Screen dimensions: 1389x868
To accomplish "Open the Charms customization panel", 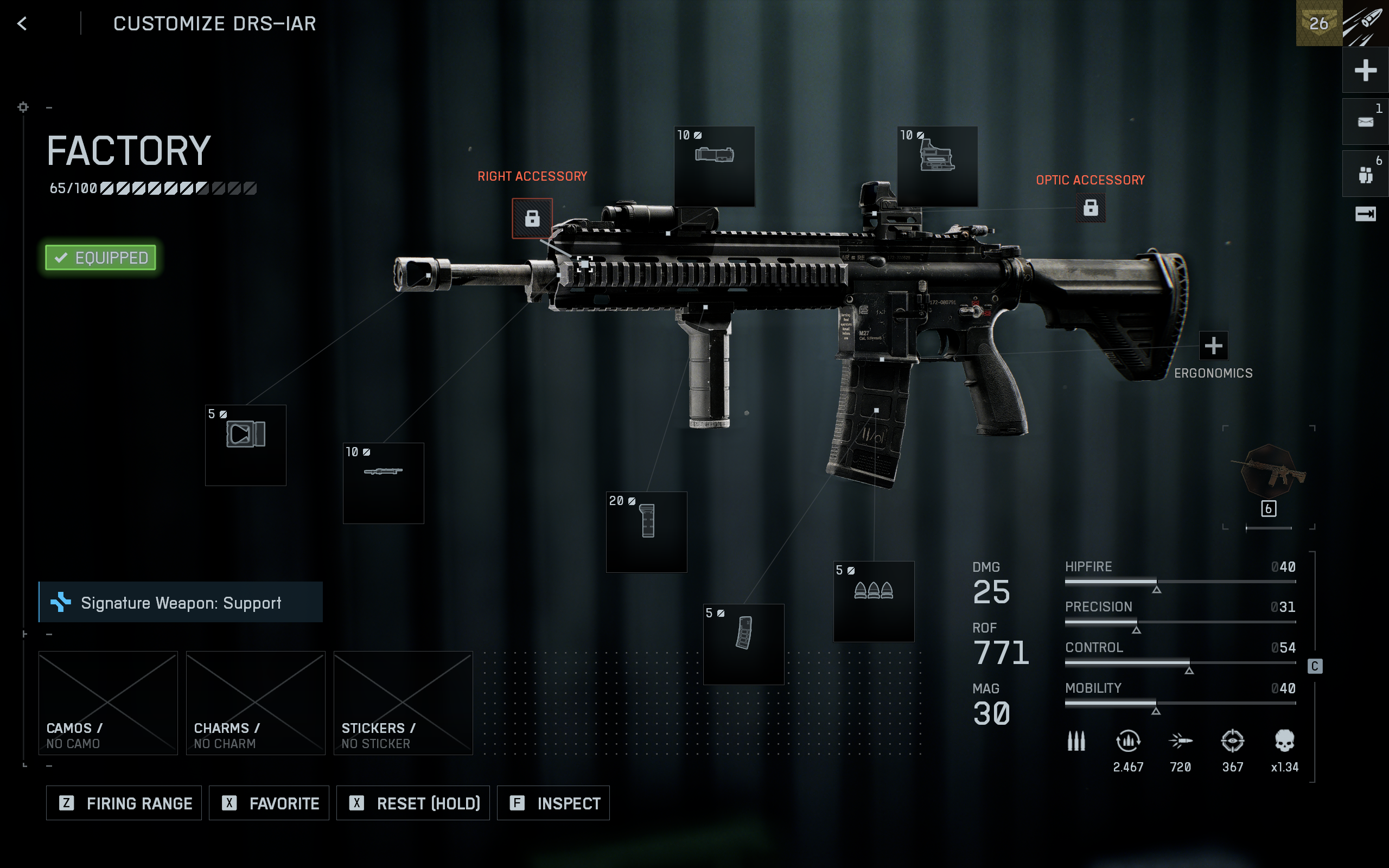I will (256, 703).
